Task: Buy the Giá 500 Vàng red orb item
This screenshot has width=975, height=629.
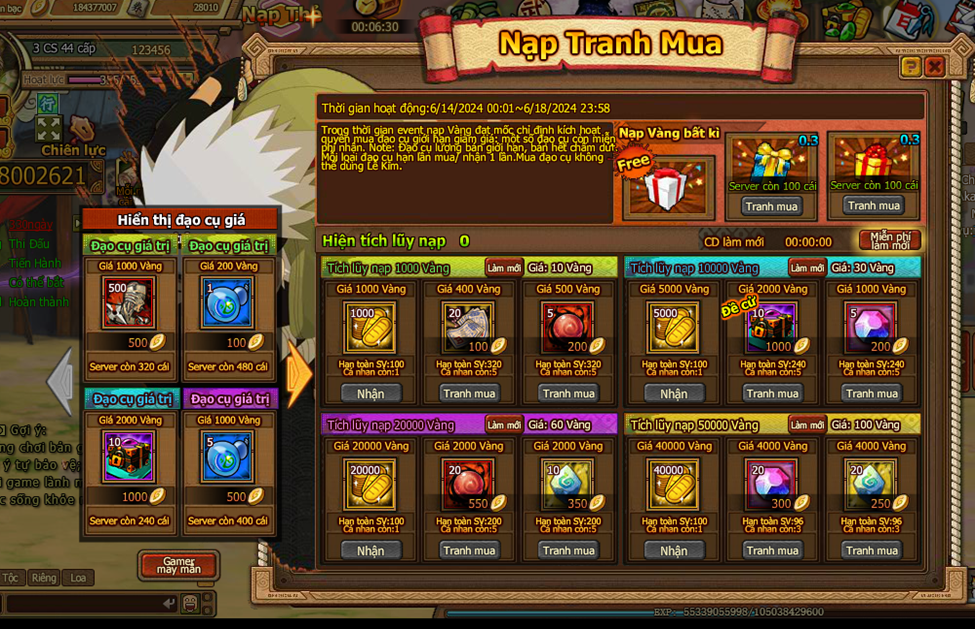Action: (568, 393)
